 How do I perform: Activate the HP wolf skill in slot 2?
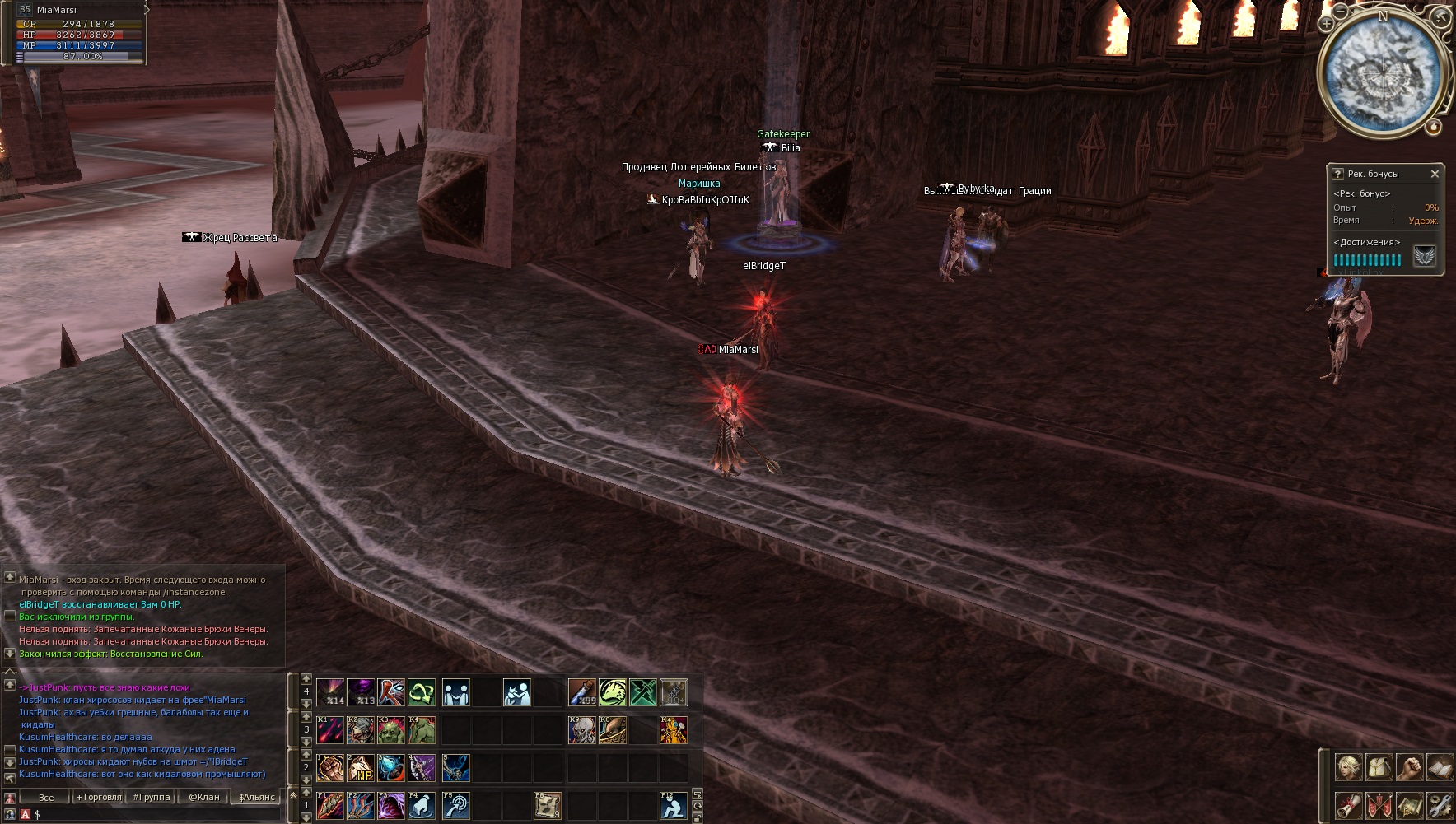(361, 768)
